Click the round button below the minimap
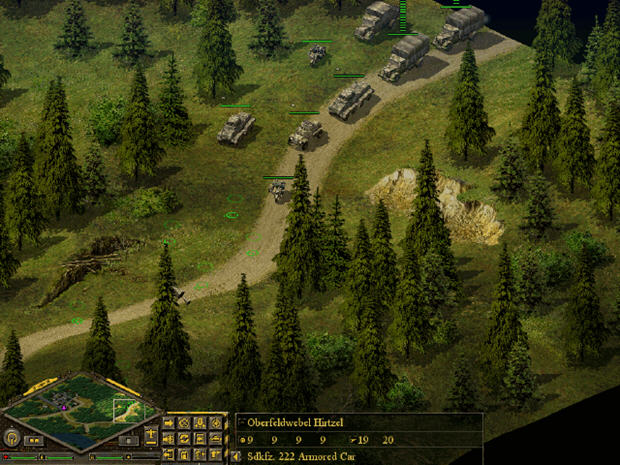620x465 pixels. pos(12,438)
